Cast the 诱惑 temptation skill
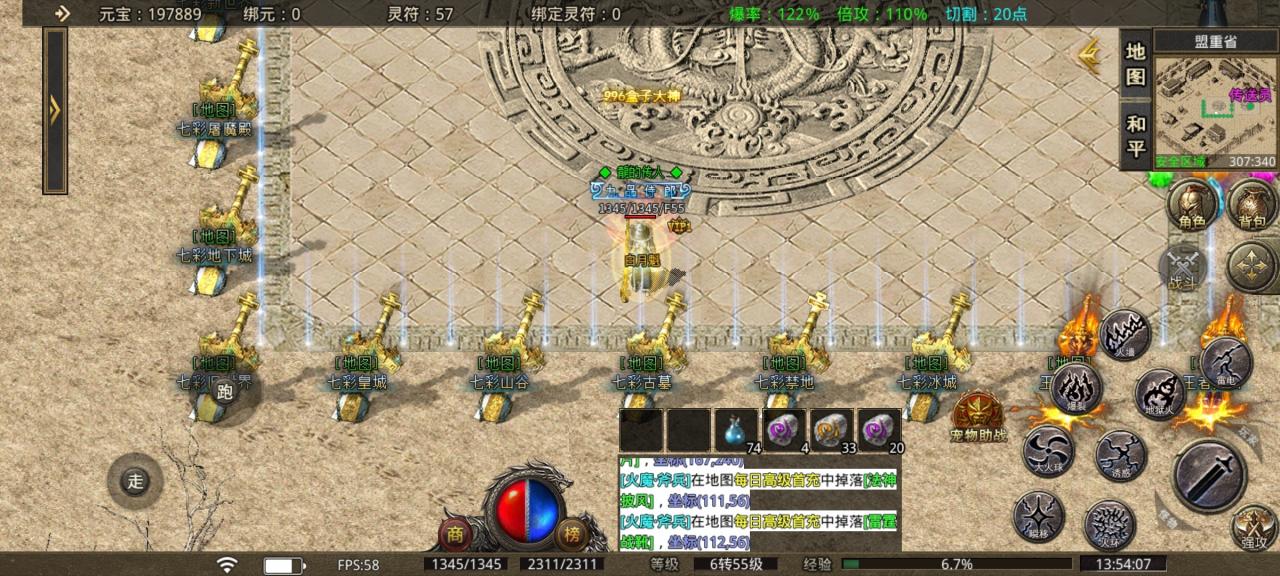 [x=1120, y=455]
